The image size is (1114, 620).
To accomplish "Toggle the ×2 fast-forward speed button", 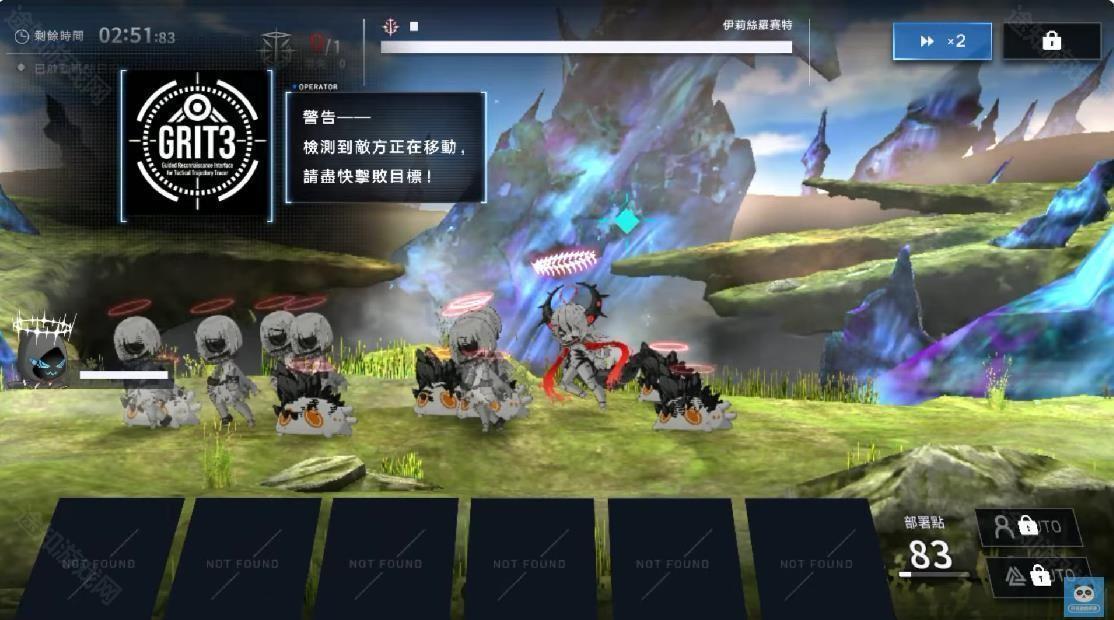I will pyautogui.click(x=942, y=41).
